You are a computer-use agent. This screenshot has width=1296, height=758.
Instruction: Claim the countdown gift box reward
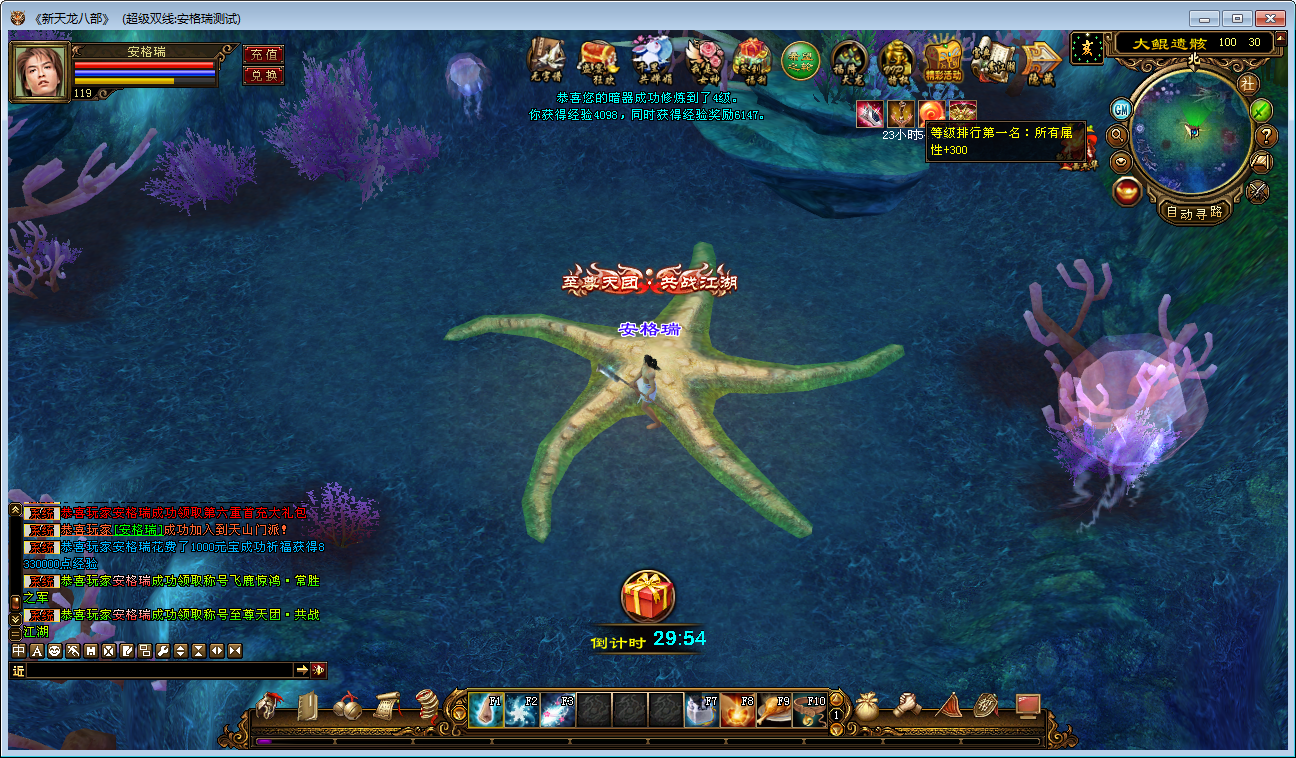pos(648,597)
